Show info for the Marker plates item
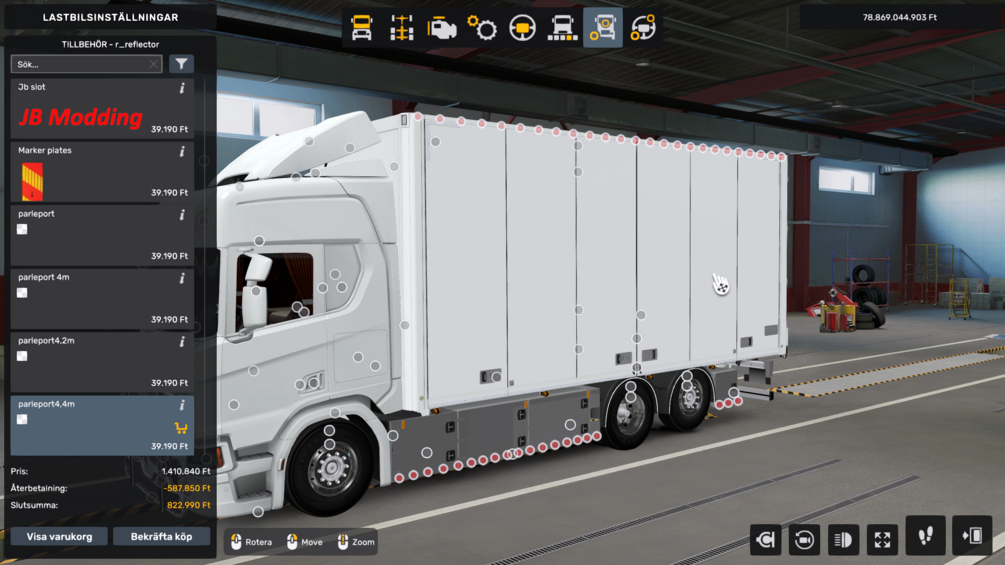Image resolution: width=1005 pixels, height=565 pixels. point(182,152)
